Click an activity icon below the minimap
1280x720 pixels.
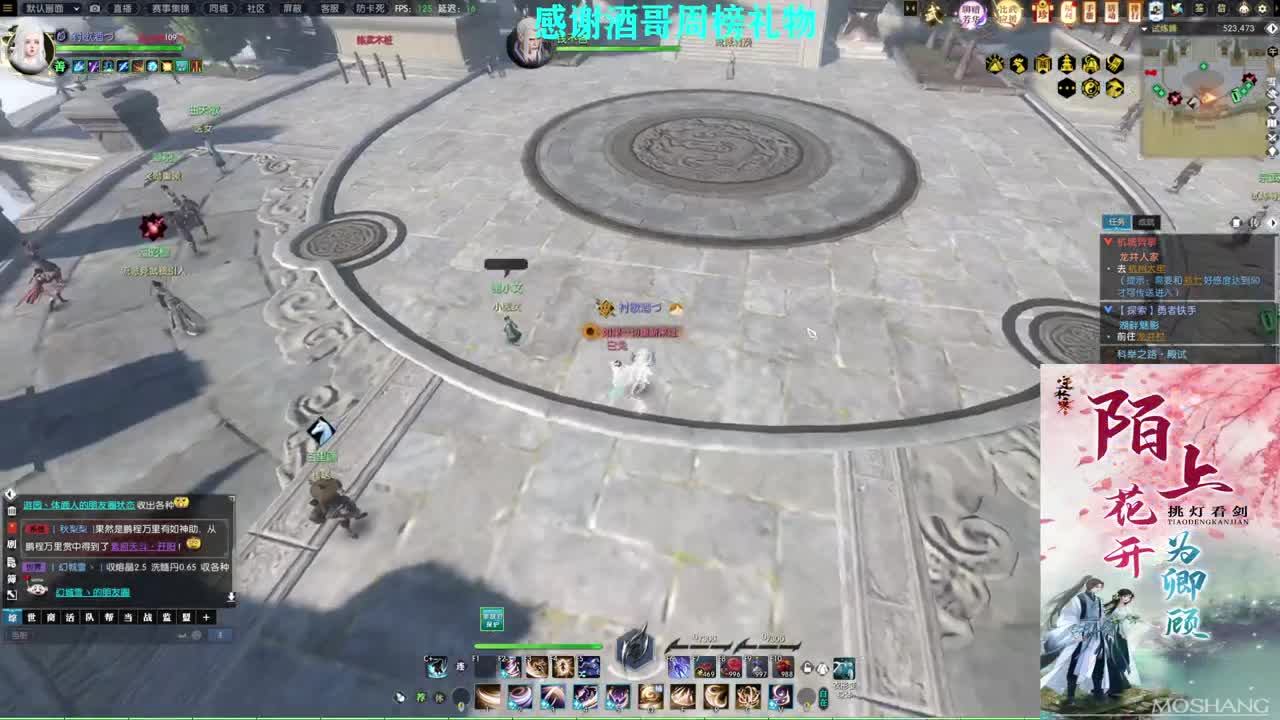point(995,63)
